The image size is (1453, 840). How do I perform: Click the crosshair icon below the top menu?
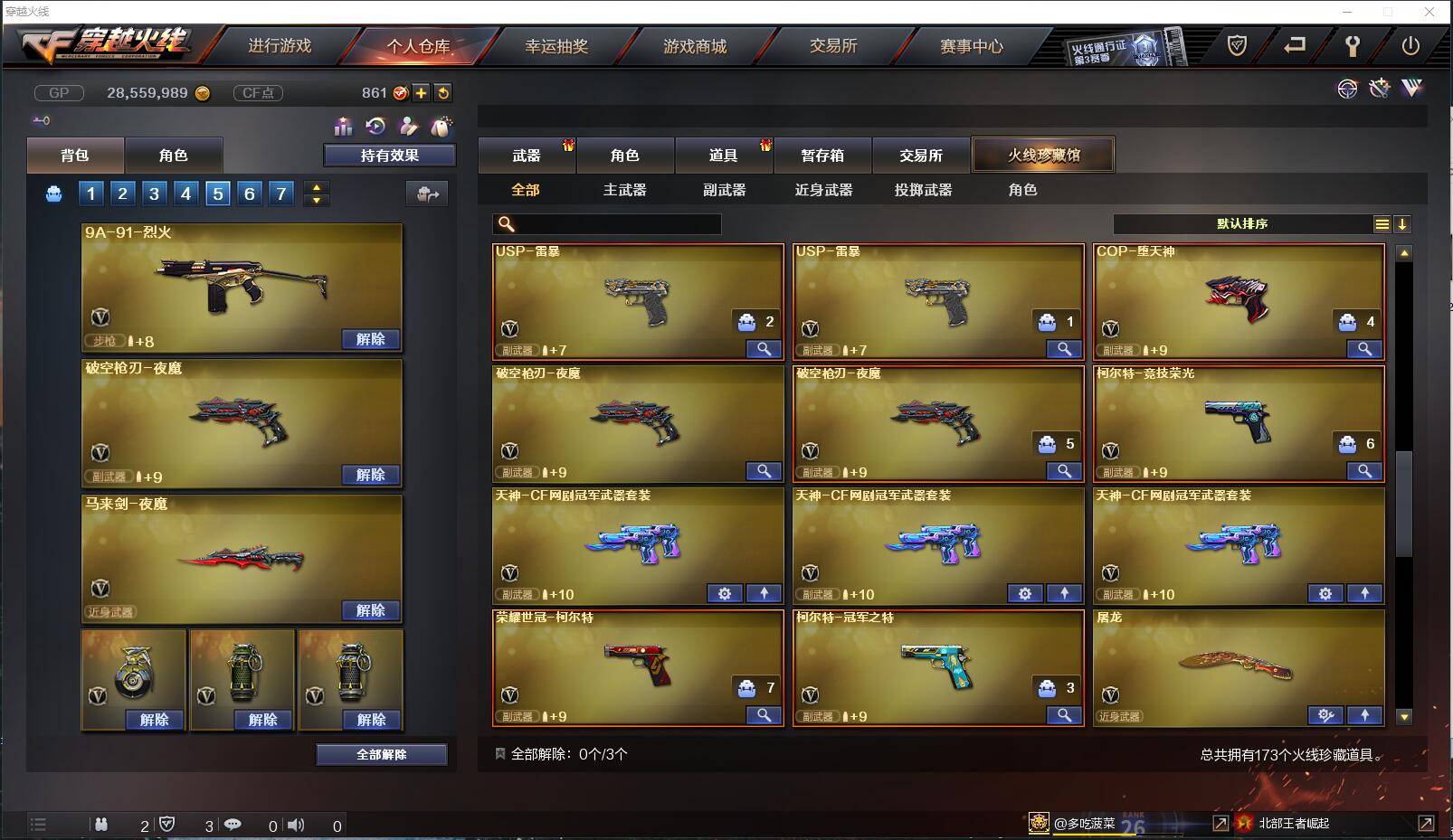1348,89
